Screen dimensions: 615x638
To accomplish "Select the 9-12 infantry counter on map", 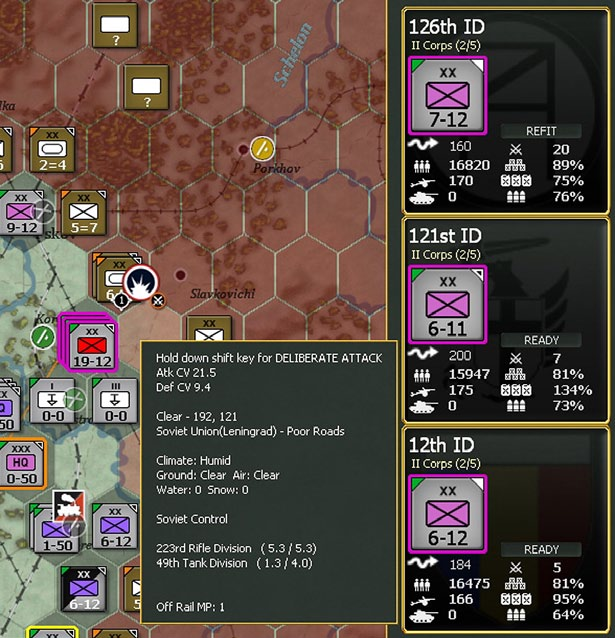I will pyautogui.click(x=22, y=215).
